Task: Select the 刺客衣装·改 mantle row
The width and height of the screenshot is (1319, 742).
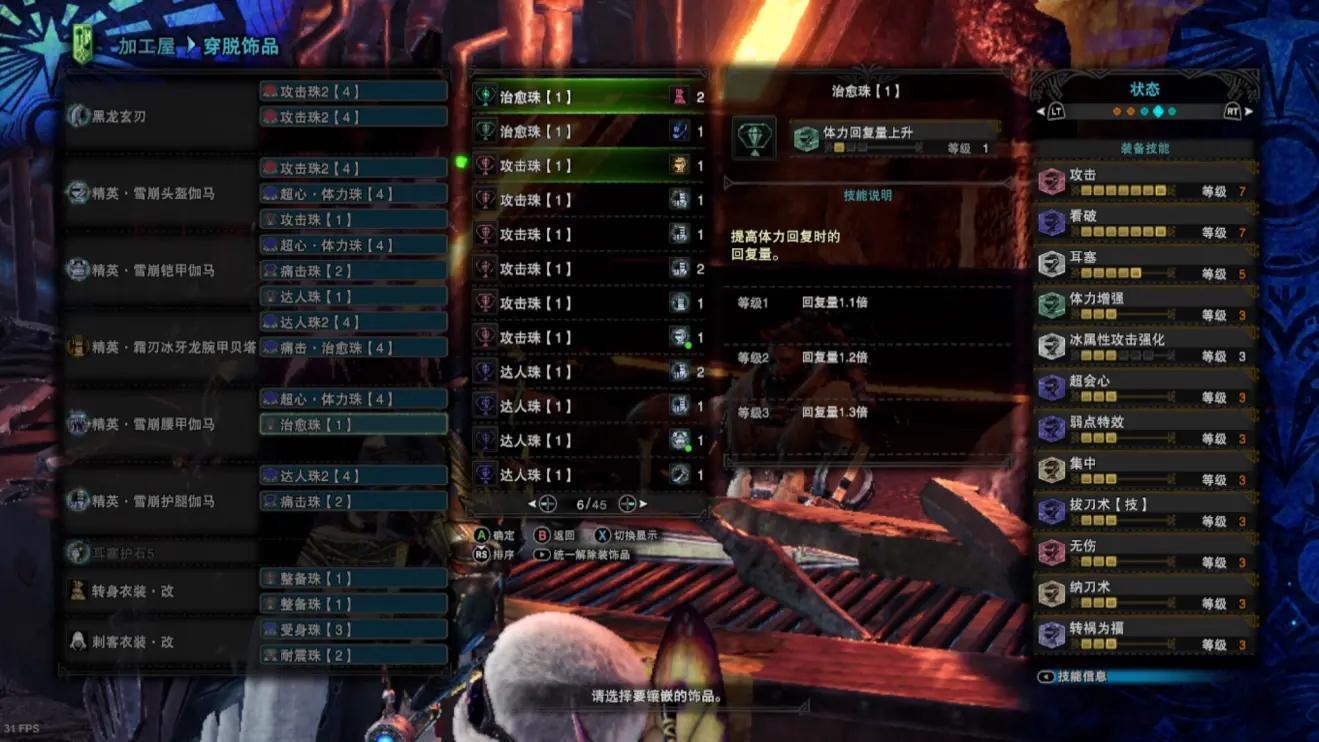Action: pos(160,642)
